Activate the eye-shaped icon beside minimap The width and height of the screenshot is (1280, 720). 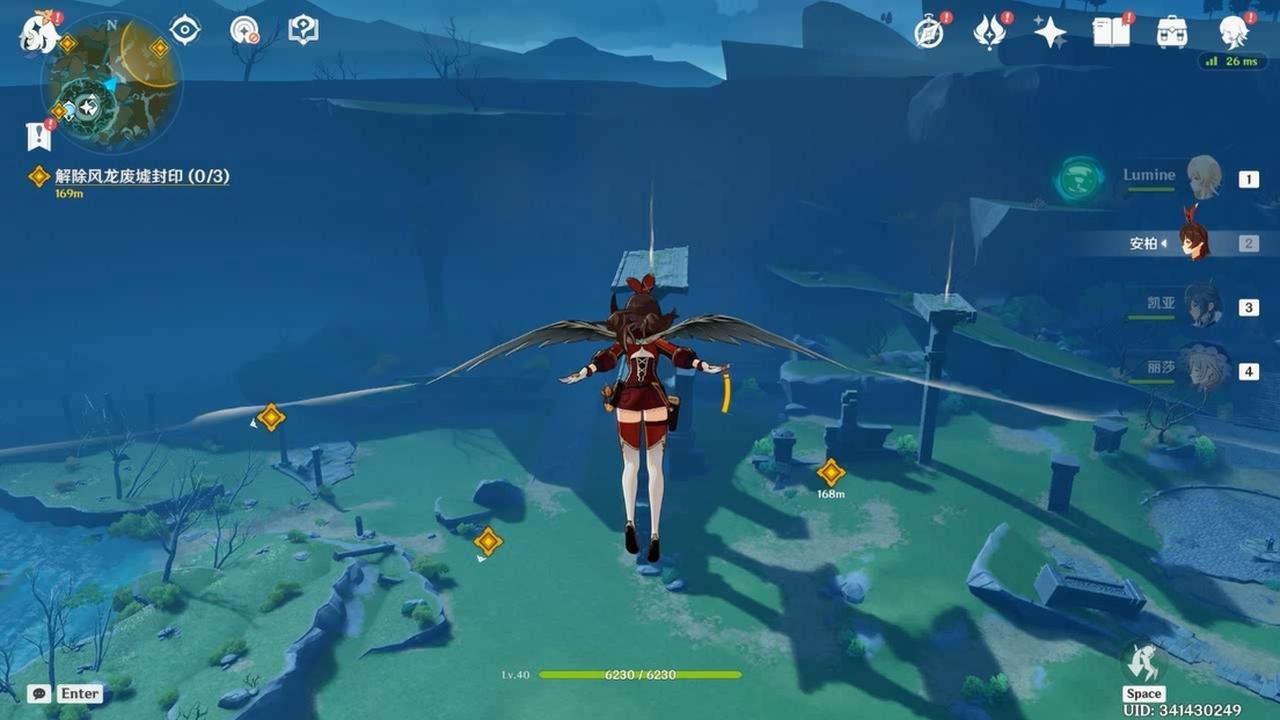pyautogui.click(x=185, y=30)
